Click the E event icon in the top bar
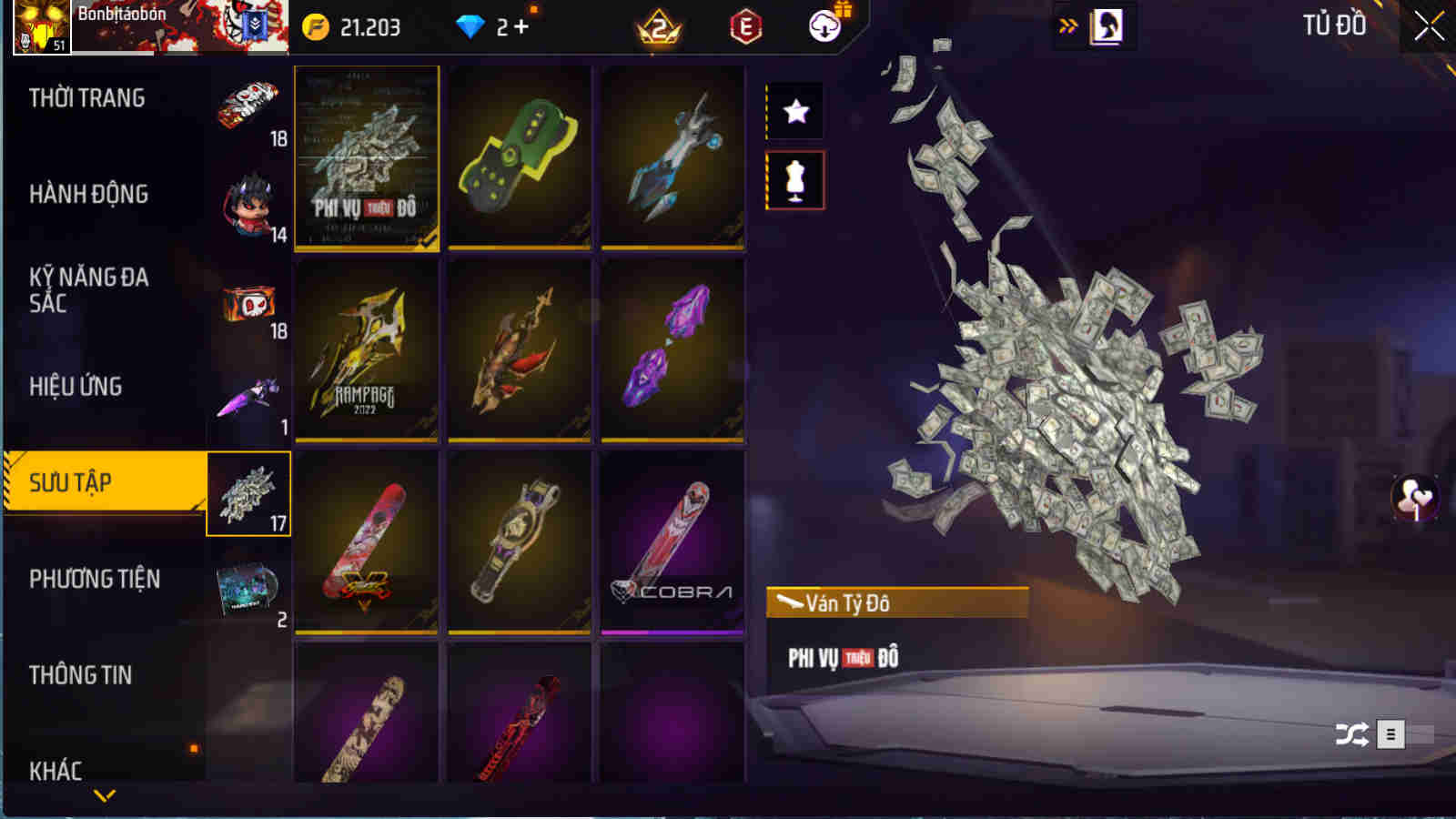 click(748, 25)
